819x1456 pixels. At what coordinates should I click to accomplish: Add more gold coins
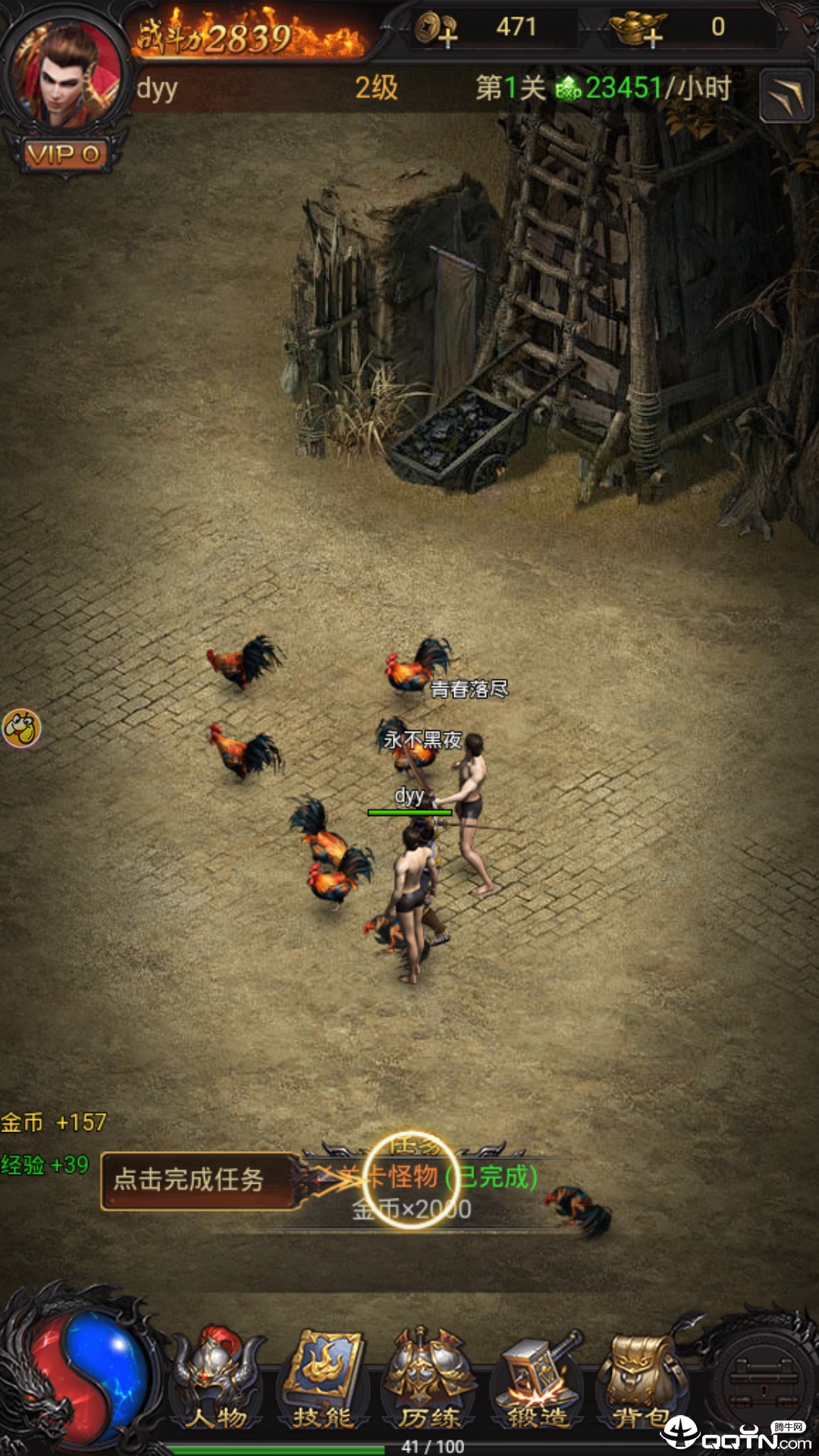coord(437,29)
